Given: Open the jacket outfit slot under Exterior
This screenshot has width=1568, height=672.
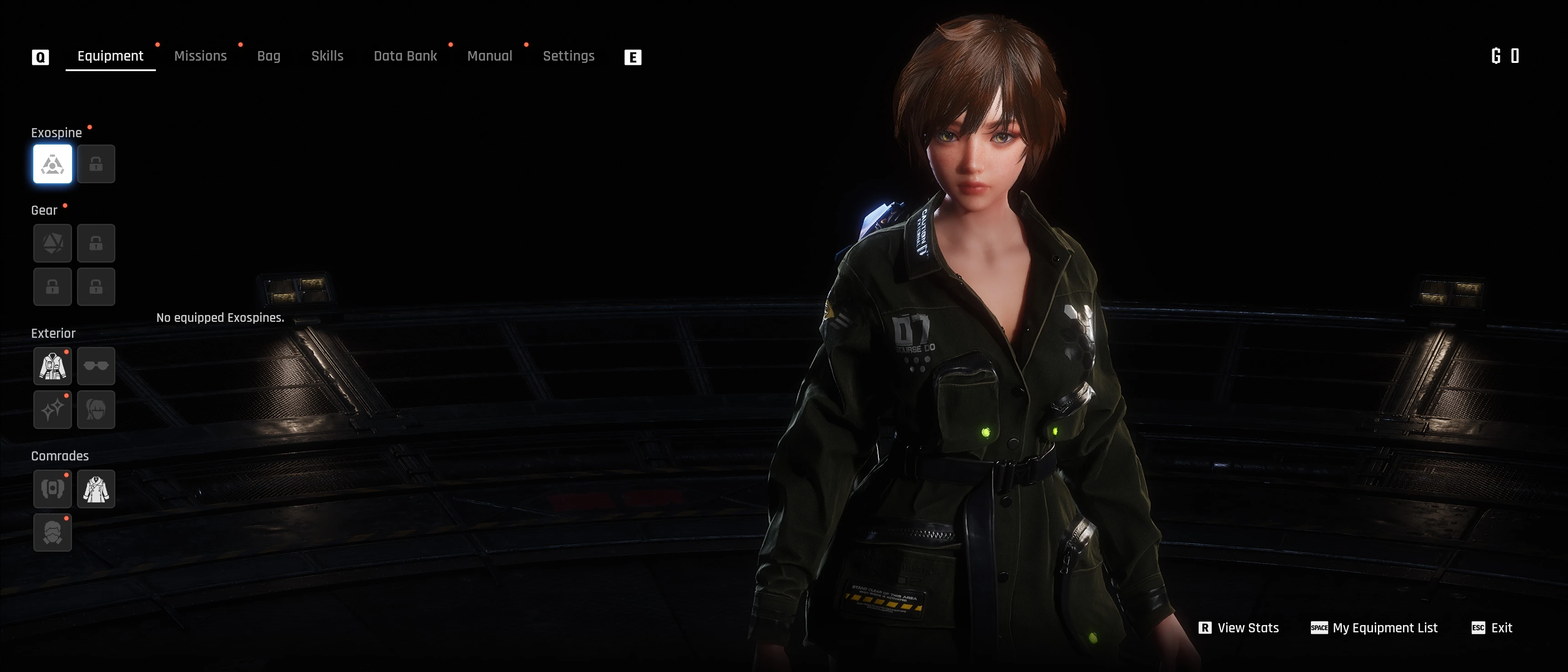Looking at the screenshot, I should coord(52,367).
